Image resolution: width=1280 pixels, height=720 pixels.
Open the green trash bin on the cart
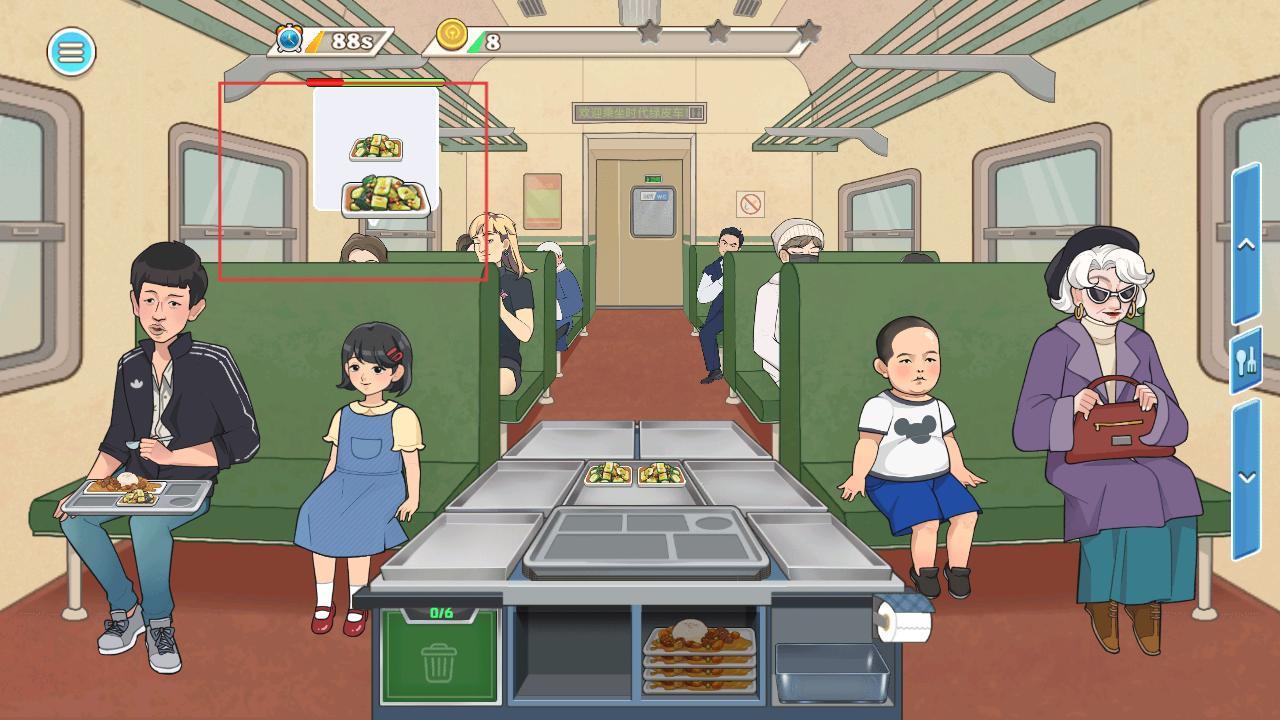point(439,655)
